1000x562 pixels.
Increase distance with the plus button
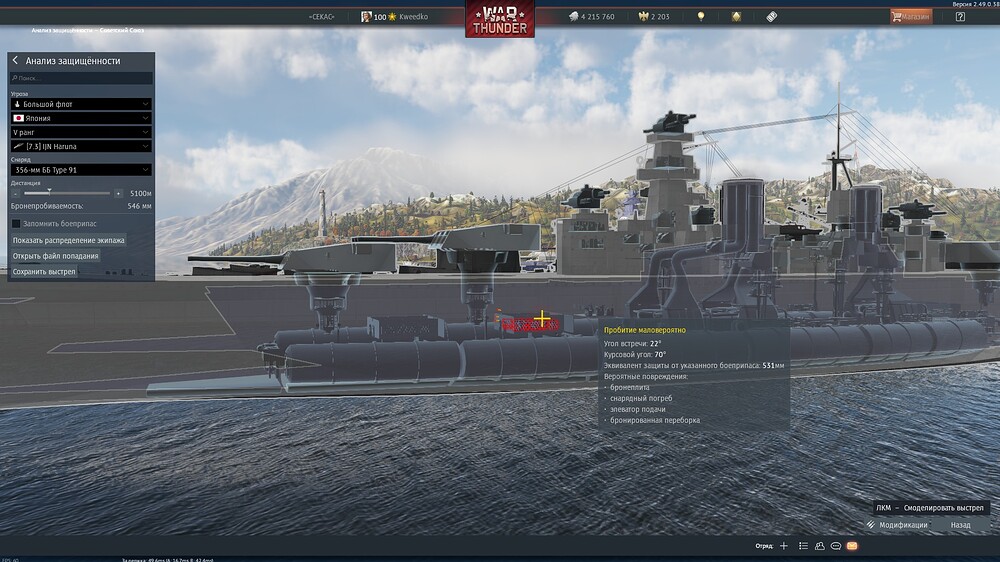pyautogui.click(x=118, y=193)
